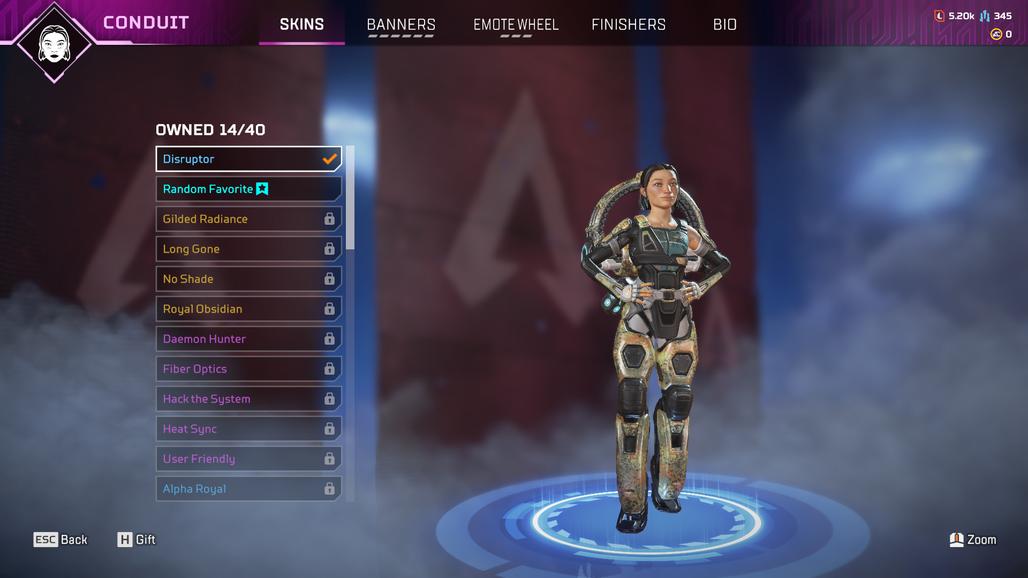Pick the No Shade skin
Image resolution: width=1028 pixels, height=578 pixels.
(x=248, y=279)
